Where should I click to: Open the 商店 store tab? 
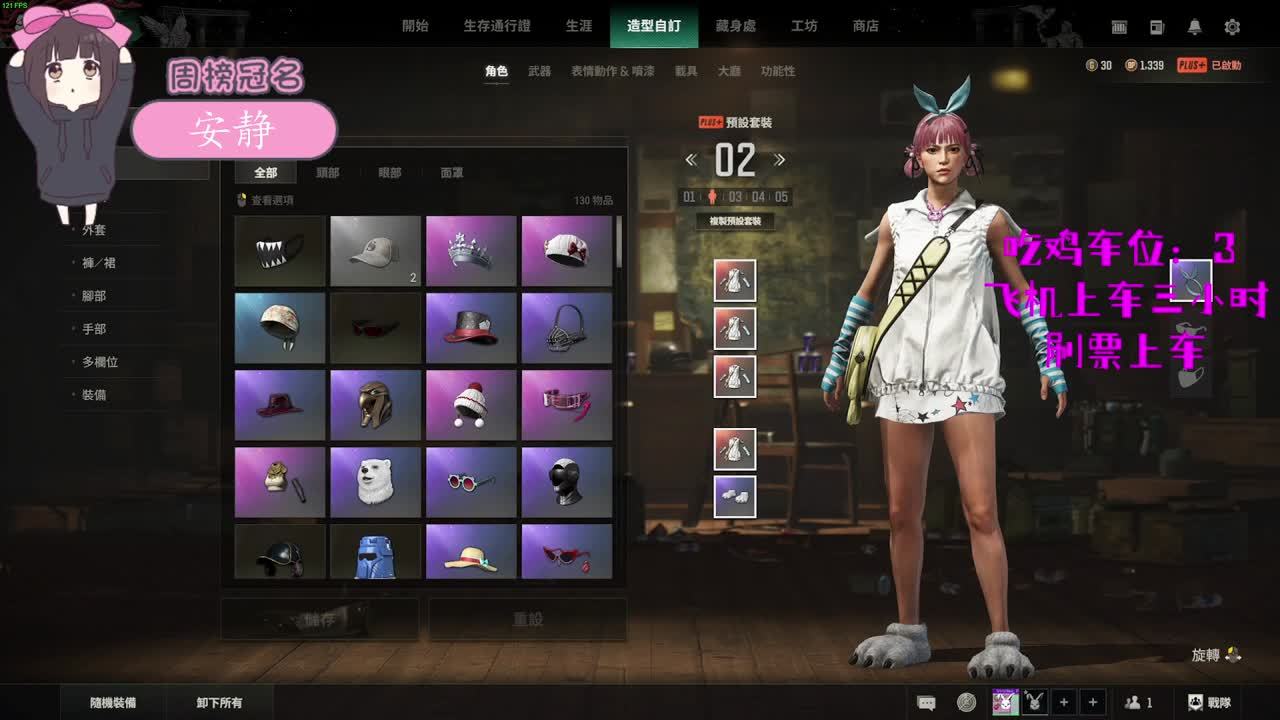866,26
